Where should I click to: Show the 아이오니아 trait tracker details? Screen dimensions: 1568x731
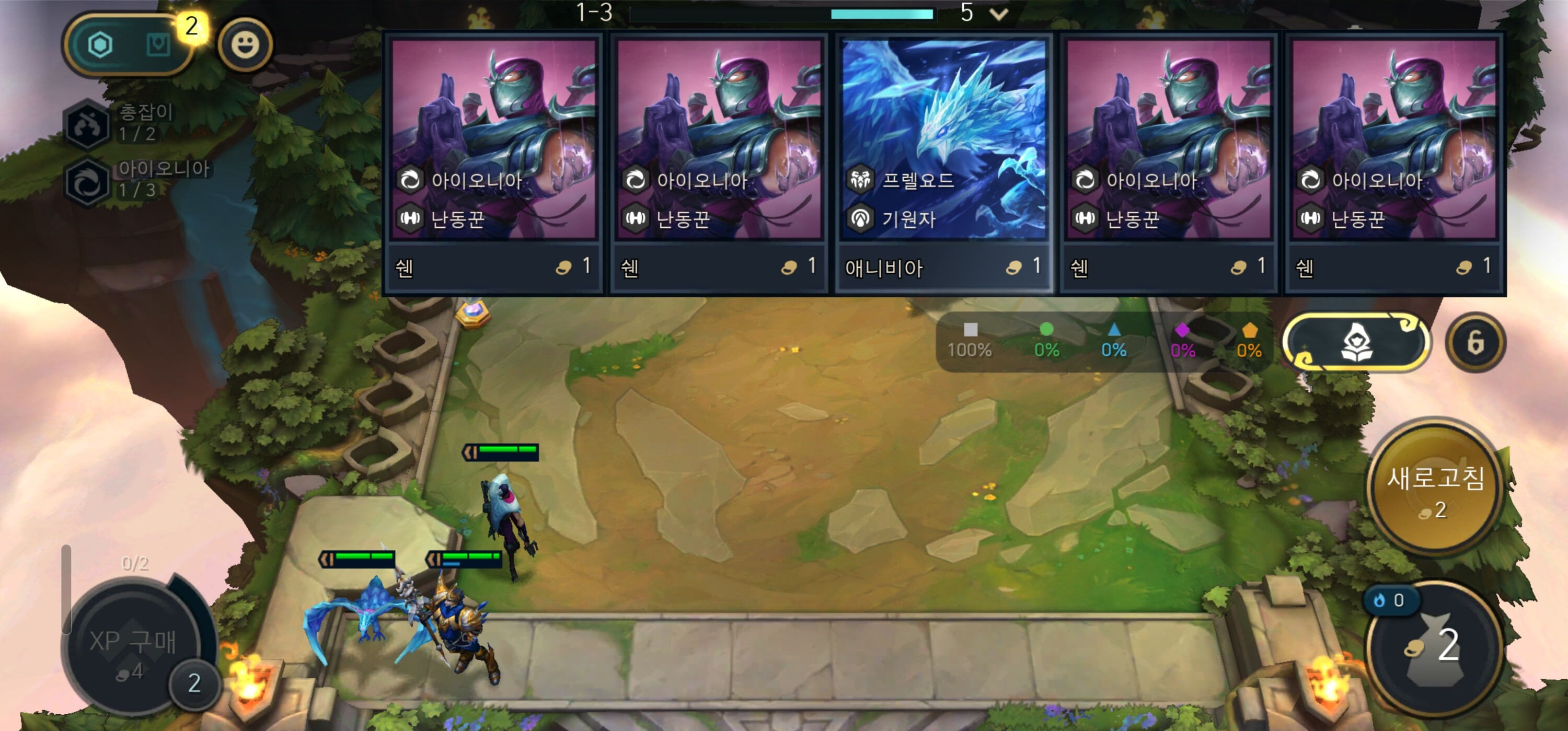(x=88, y=181)
